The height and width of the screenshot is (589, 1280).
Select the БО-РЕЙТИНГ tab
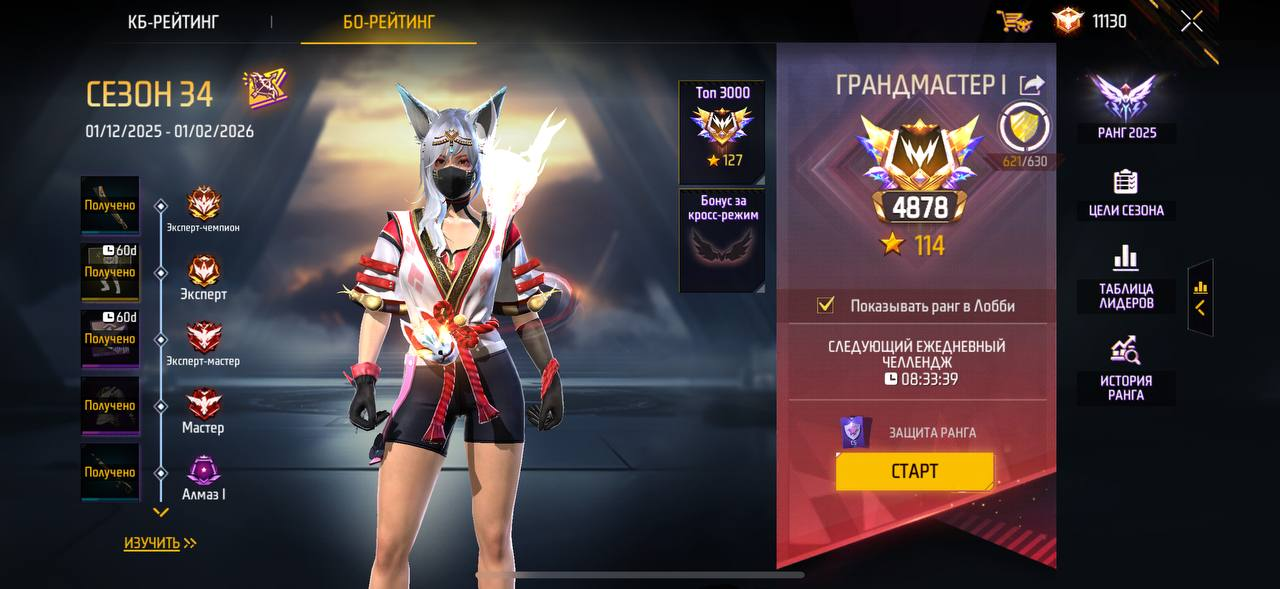tap(389, 21)
